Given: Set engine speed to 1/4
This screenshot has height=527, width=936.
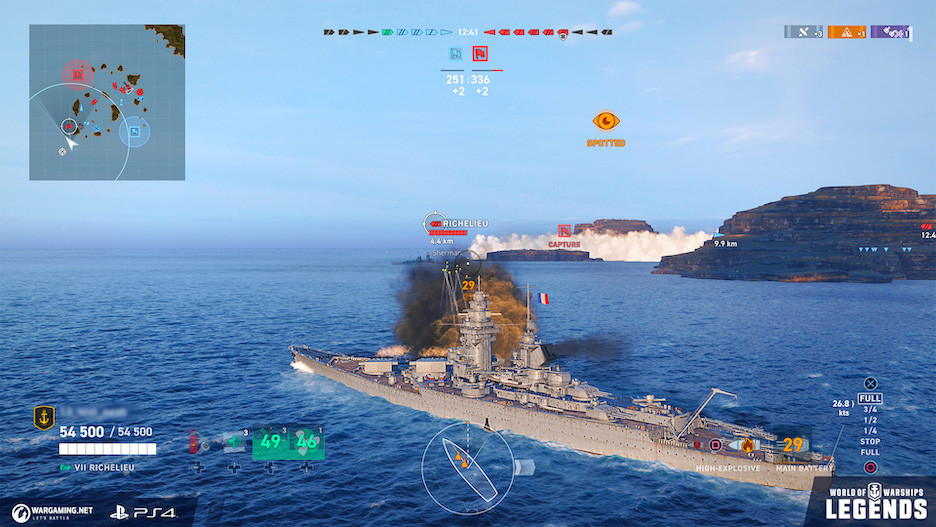Looking at the screenshot, I should [871, 431].
